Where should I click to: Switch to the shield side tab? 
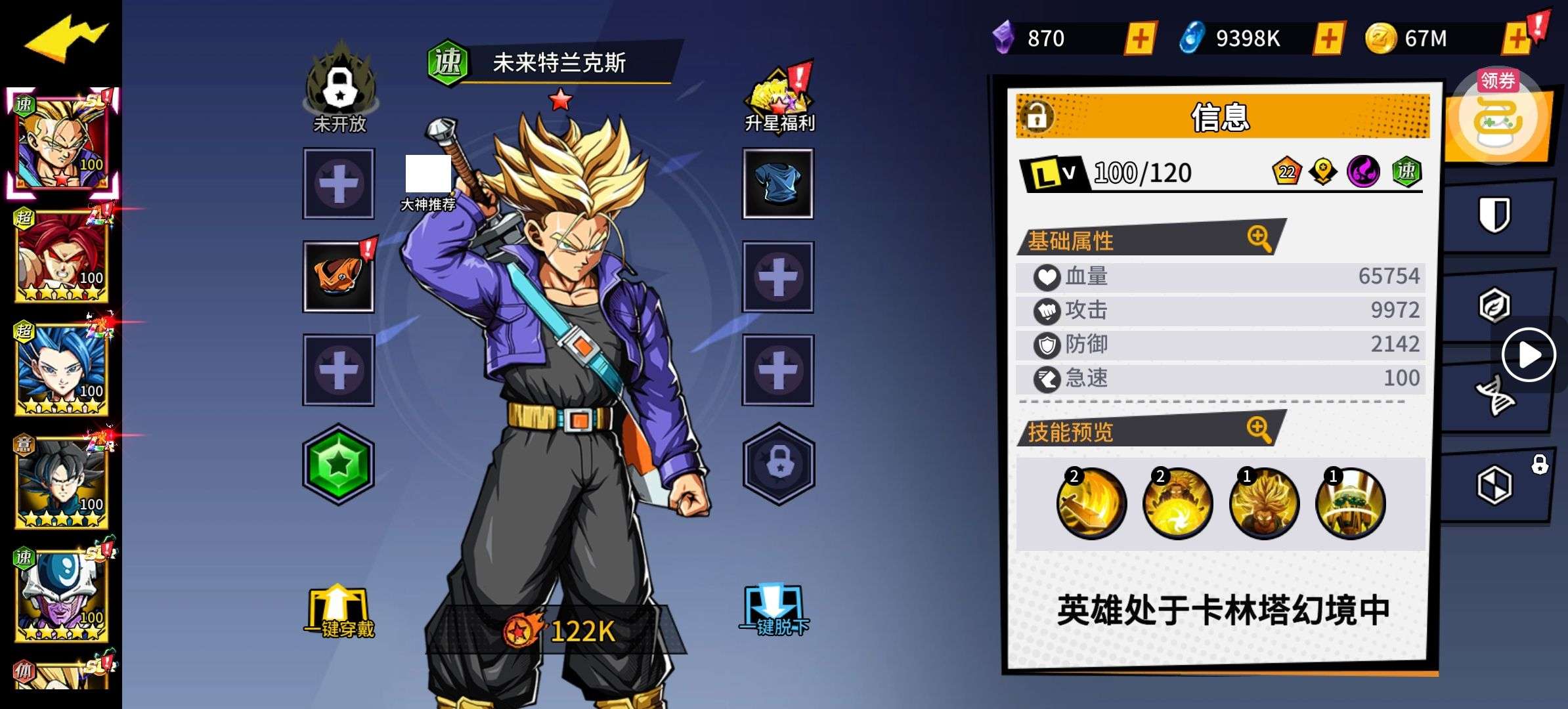(1494, 215)
